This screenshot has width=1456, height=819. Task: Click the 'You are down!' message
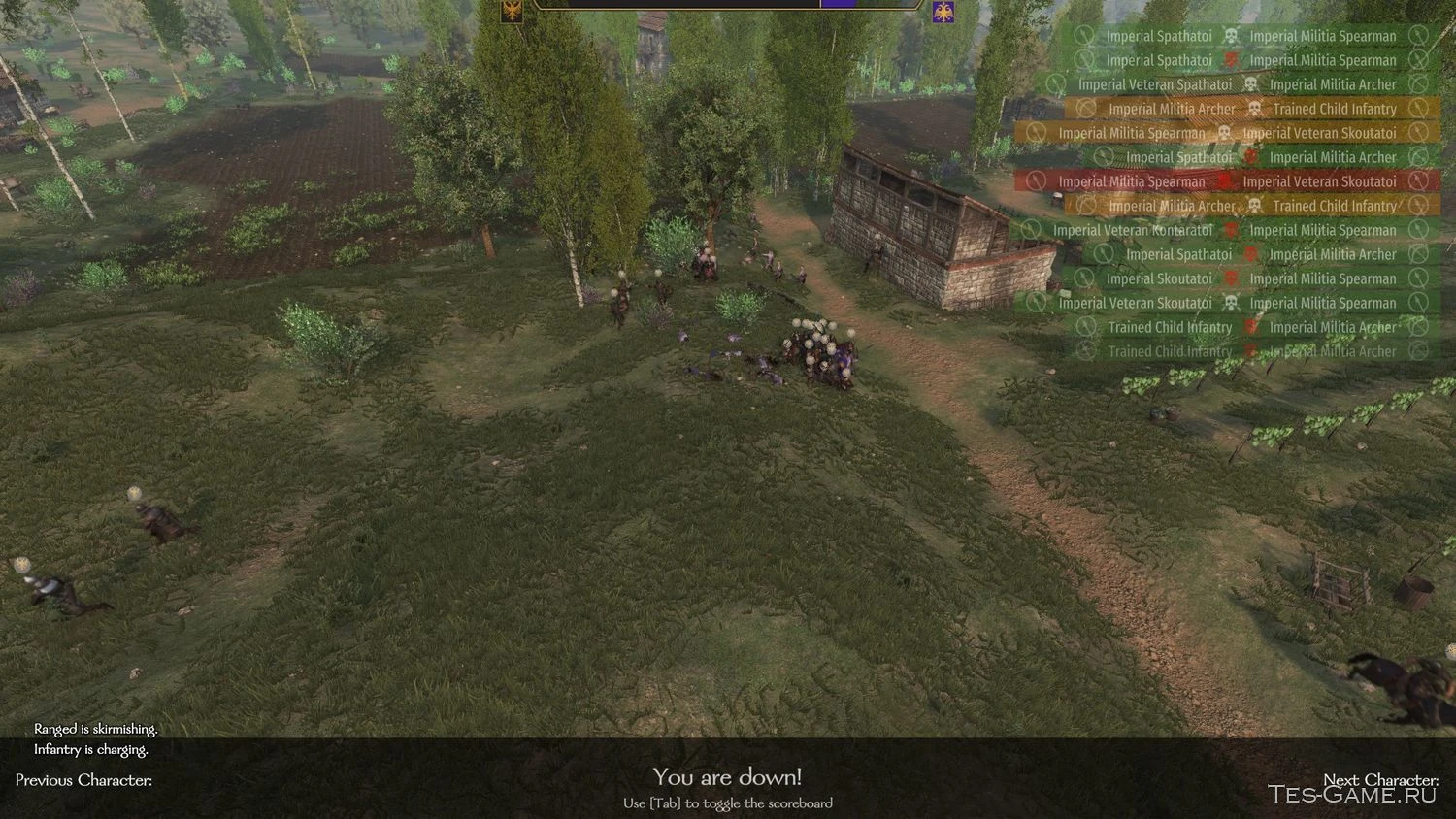[x=726, y=777]
